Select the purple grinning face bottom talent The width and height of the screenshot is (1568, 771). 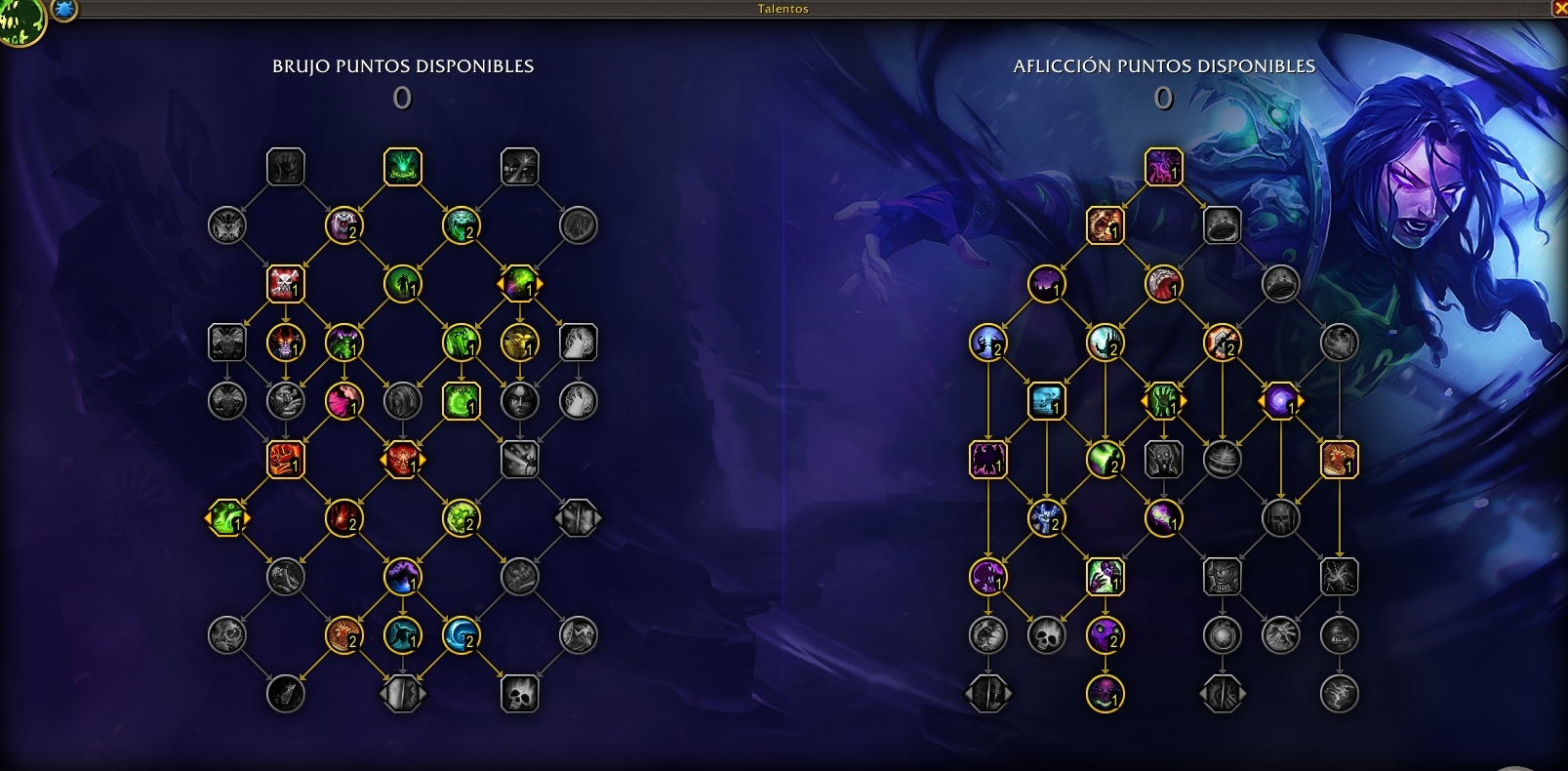[1105, 694]
